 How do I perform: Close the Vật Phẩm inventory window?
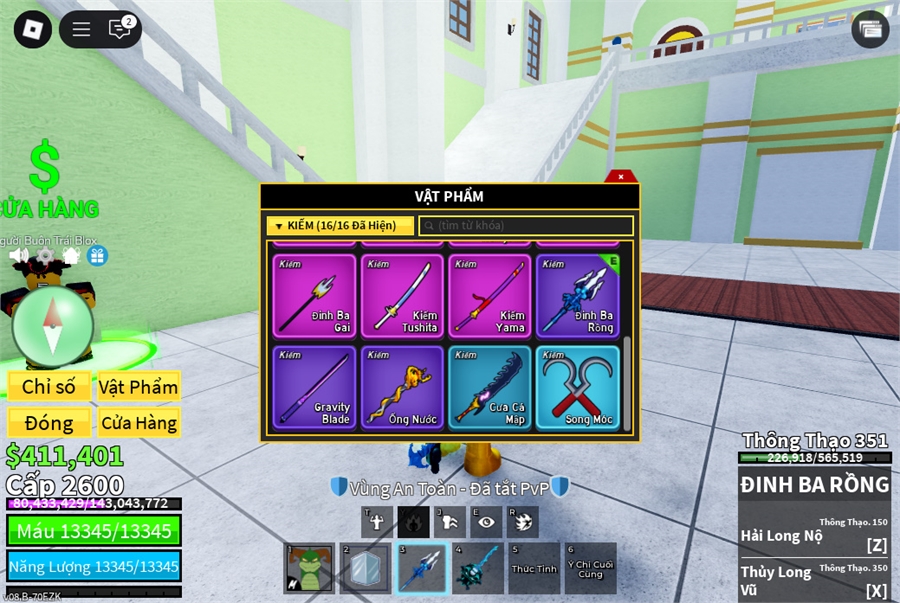pos(621,177)
